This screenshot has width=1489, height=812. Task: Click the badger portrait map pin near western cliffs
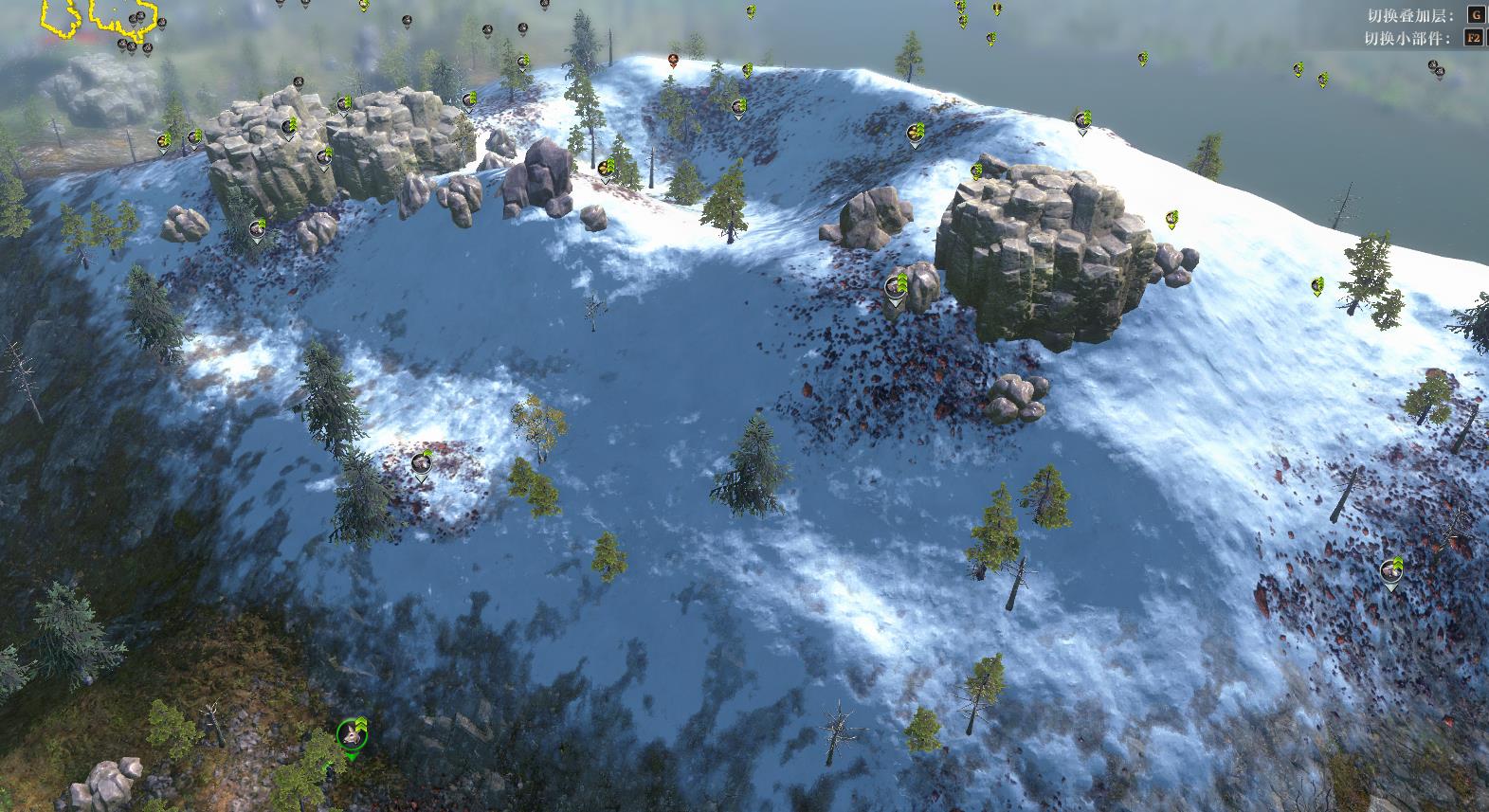click(322, 157)
